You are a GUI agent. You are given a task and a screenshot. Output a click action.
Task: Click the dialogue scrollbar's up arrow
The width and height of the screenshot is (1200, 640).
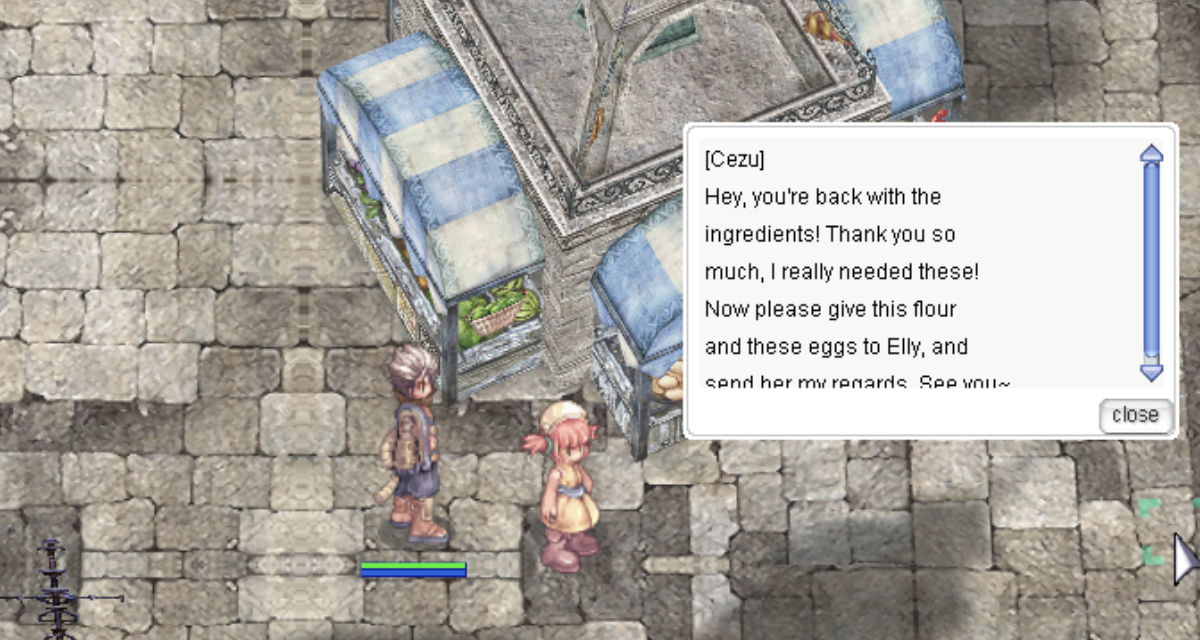click(x=1152, y=153)
